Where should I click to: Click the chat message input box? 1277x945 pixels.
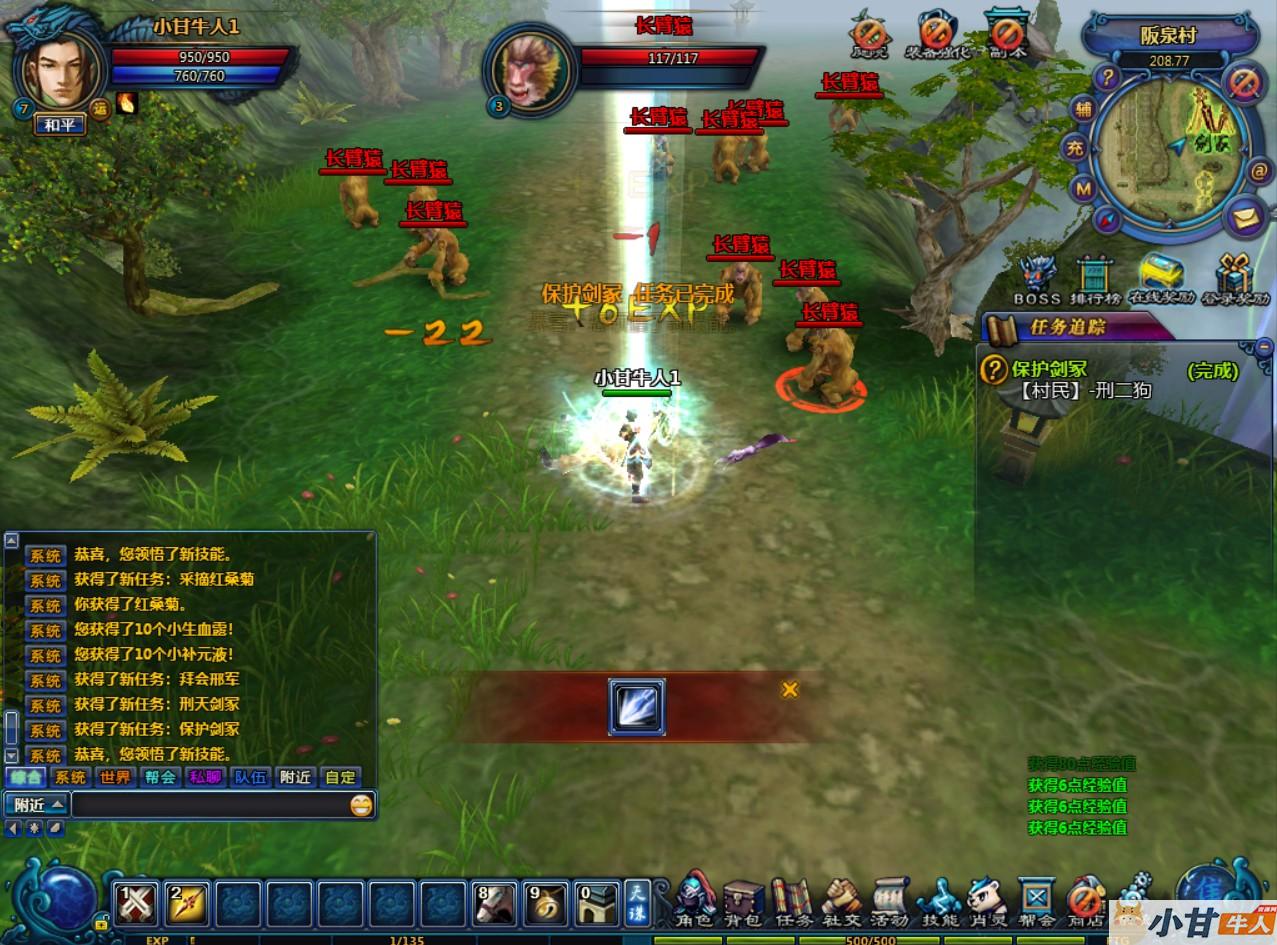[x=210, y=804]
